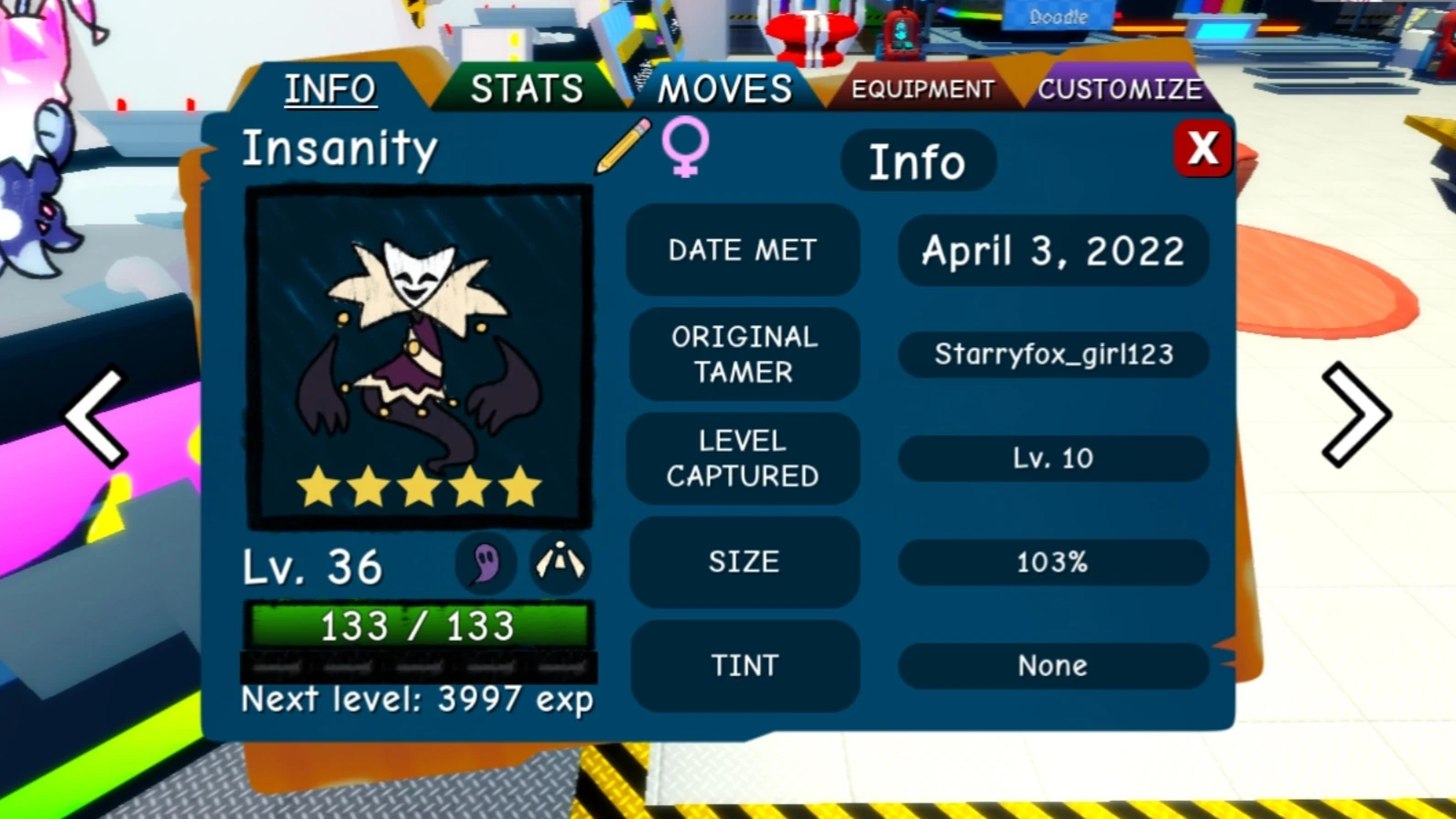Select the Spirit type ghost icon
Viewport: 1456px width, 819px height.
[x=484, y=563]
